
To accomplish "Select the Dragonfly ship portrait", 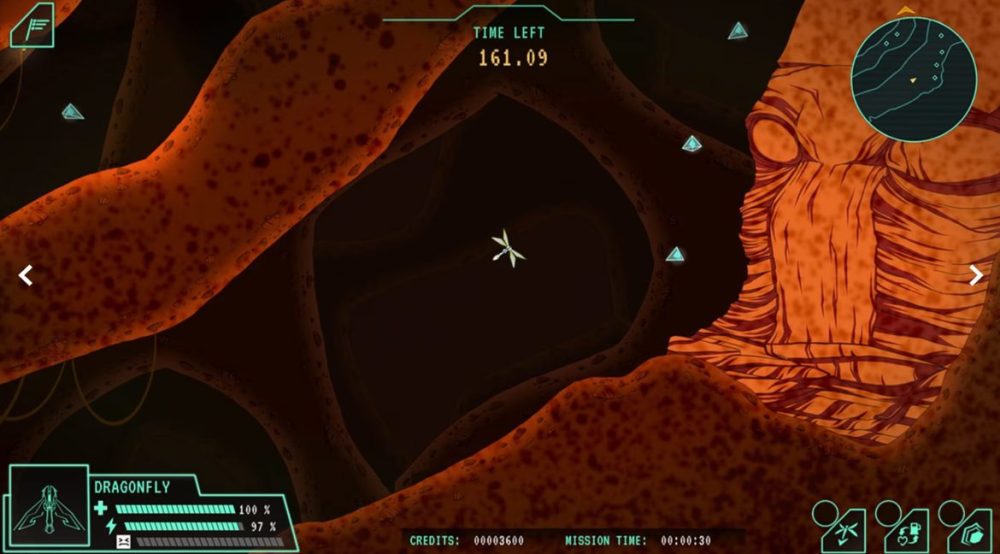I will tap(47, 508).
